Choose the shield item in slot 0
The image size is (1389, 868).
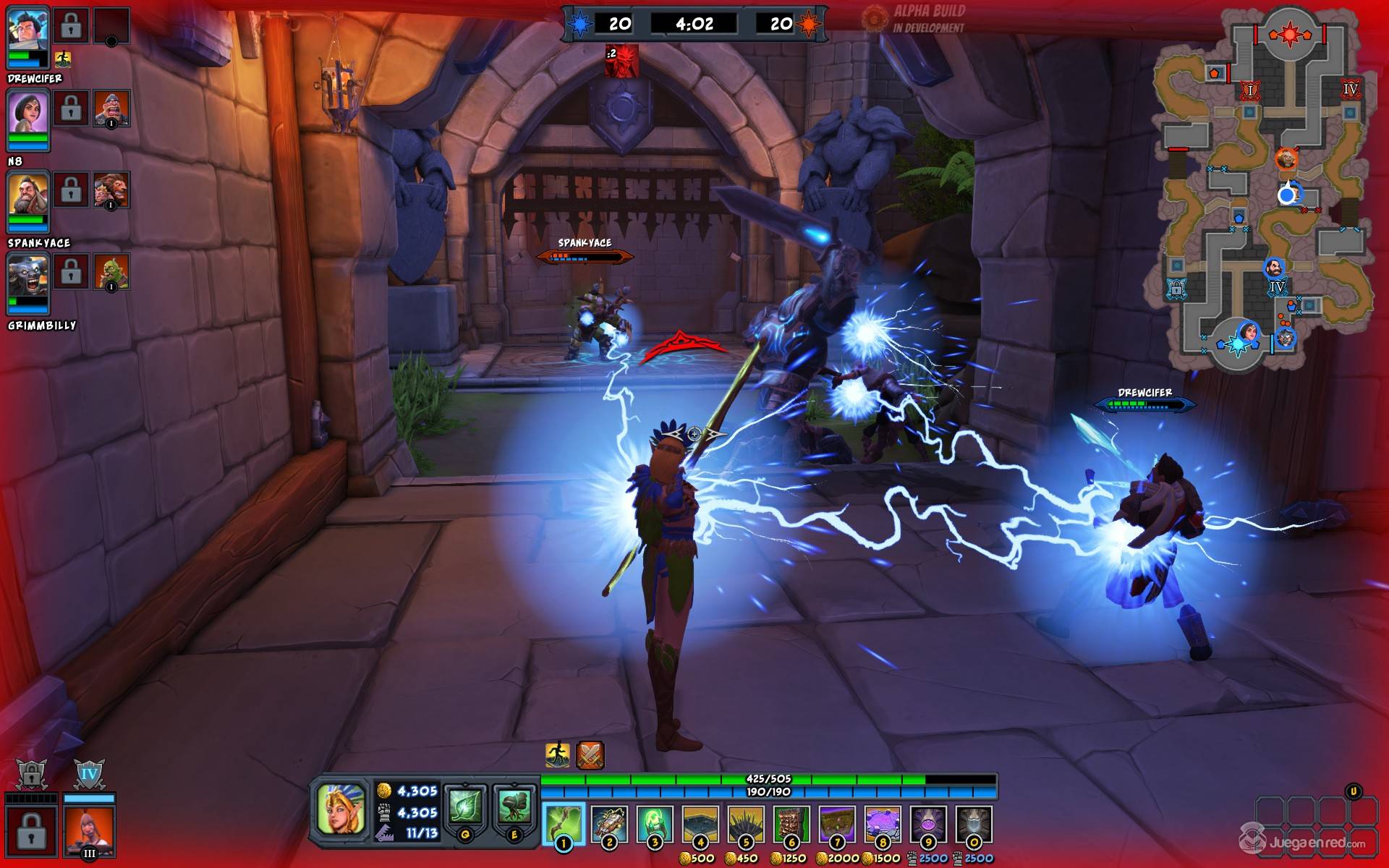pyautogui.click(x=974, y=823)
